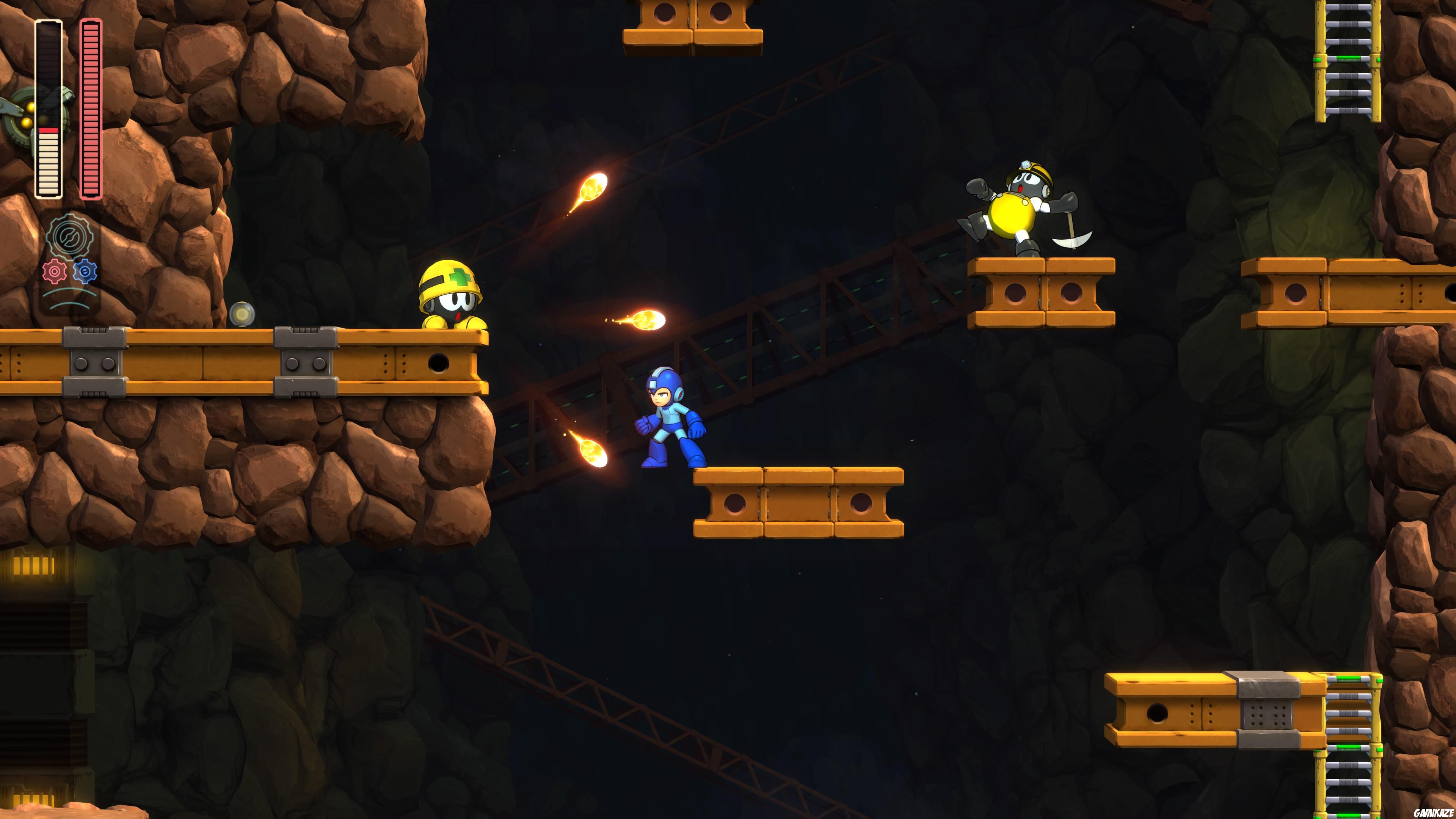Toggle the red weapon energy gauge
This screenshot has width=1456, height=819.
pos(91,107)
